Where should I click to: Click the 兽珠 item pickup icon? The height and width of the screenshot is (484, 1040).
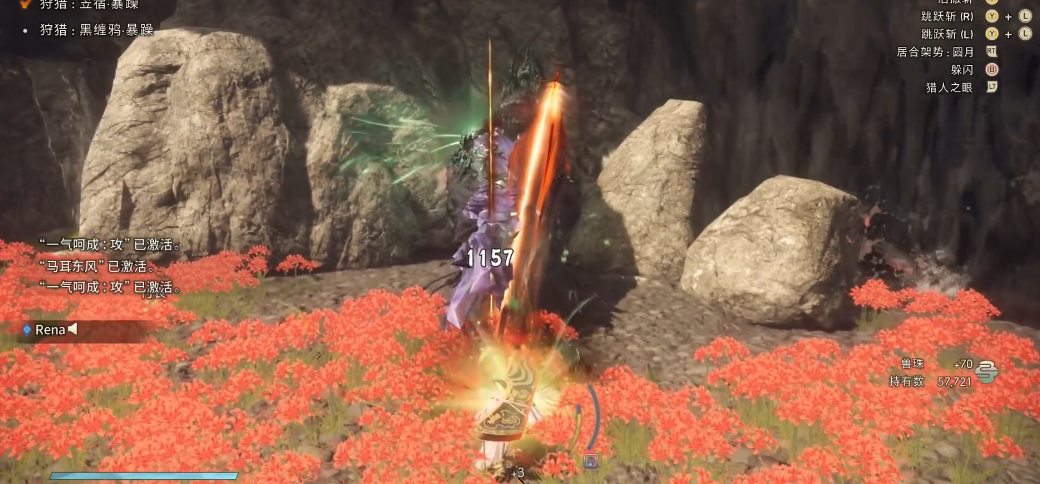987,371
